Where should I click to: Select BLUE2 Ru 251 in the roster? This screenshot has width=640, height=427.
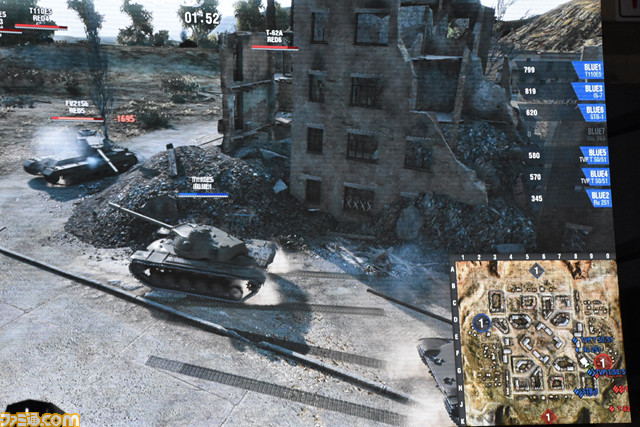tap(597, 198)
